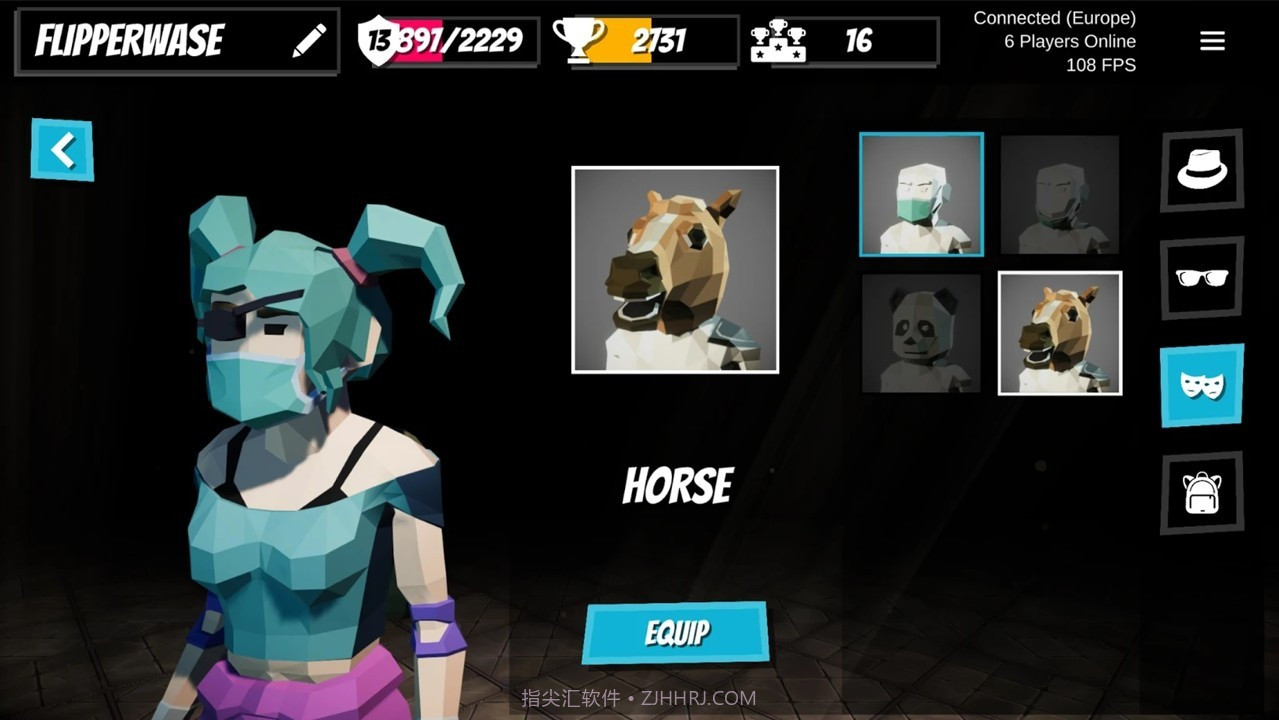Click the large horse mask preview
Image resolution: width=1279 pixels, height=720 pixels.
[x=675, y=270]
